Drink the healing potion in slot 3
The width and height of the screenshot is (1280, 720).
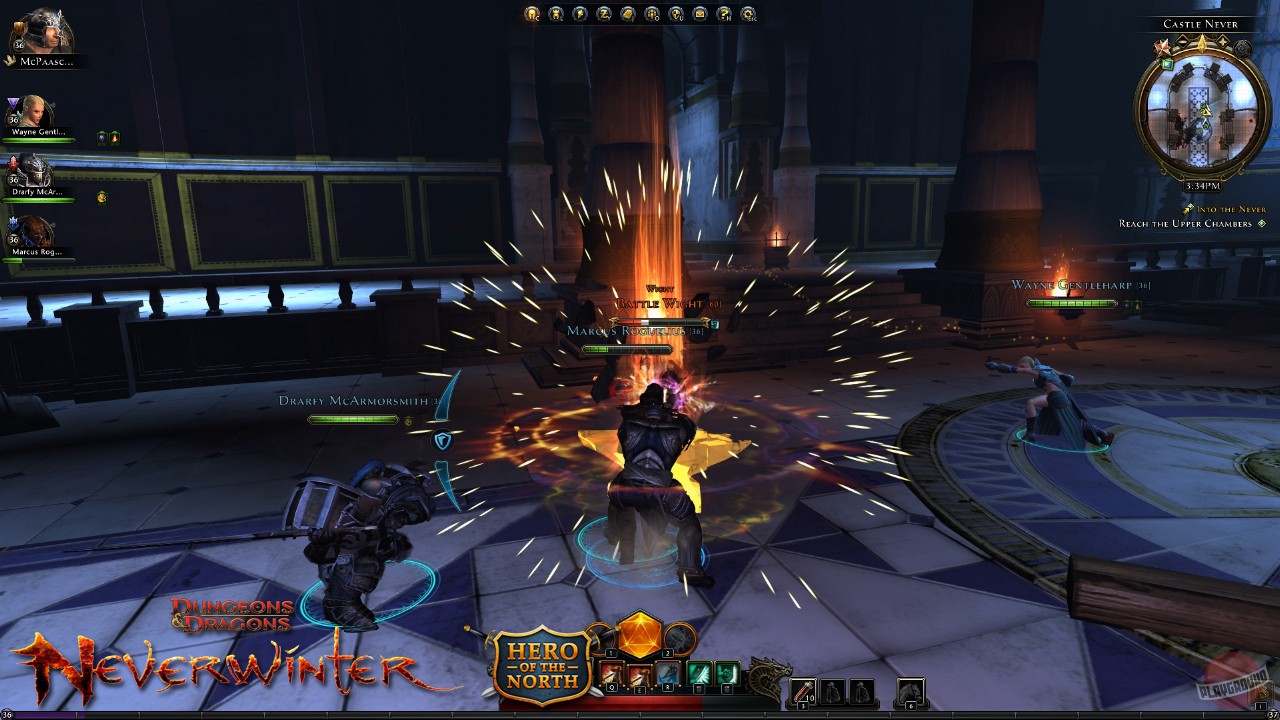(x=802, y=690)
